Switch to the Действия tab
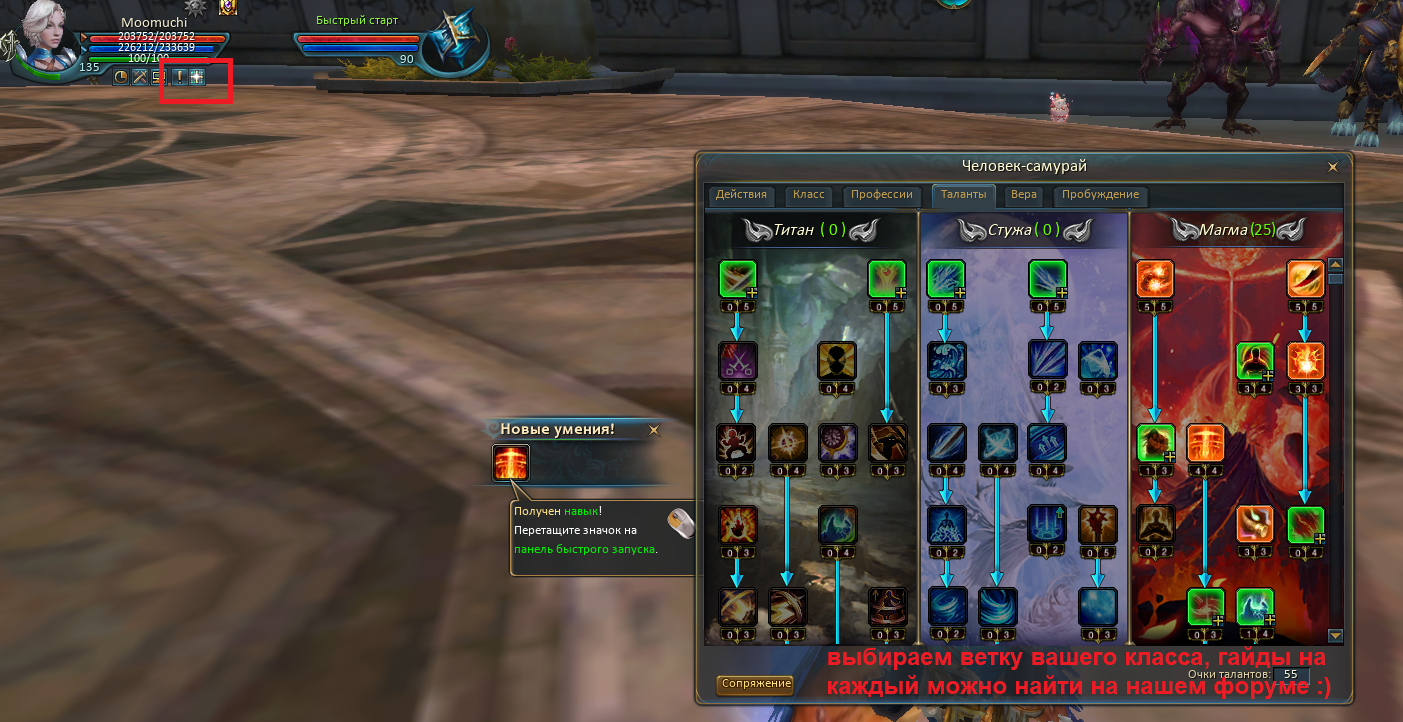The image size is (1403, 722). click(741, 195)
